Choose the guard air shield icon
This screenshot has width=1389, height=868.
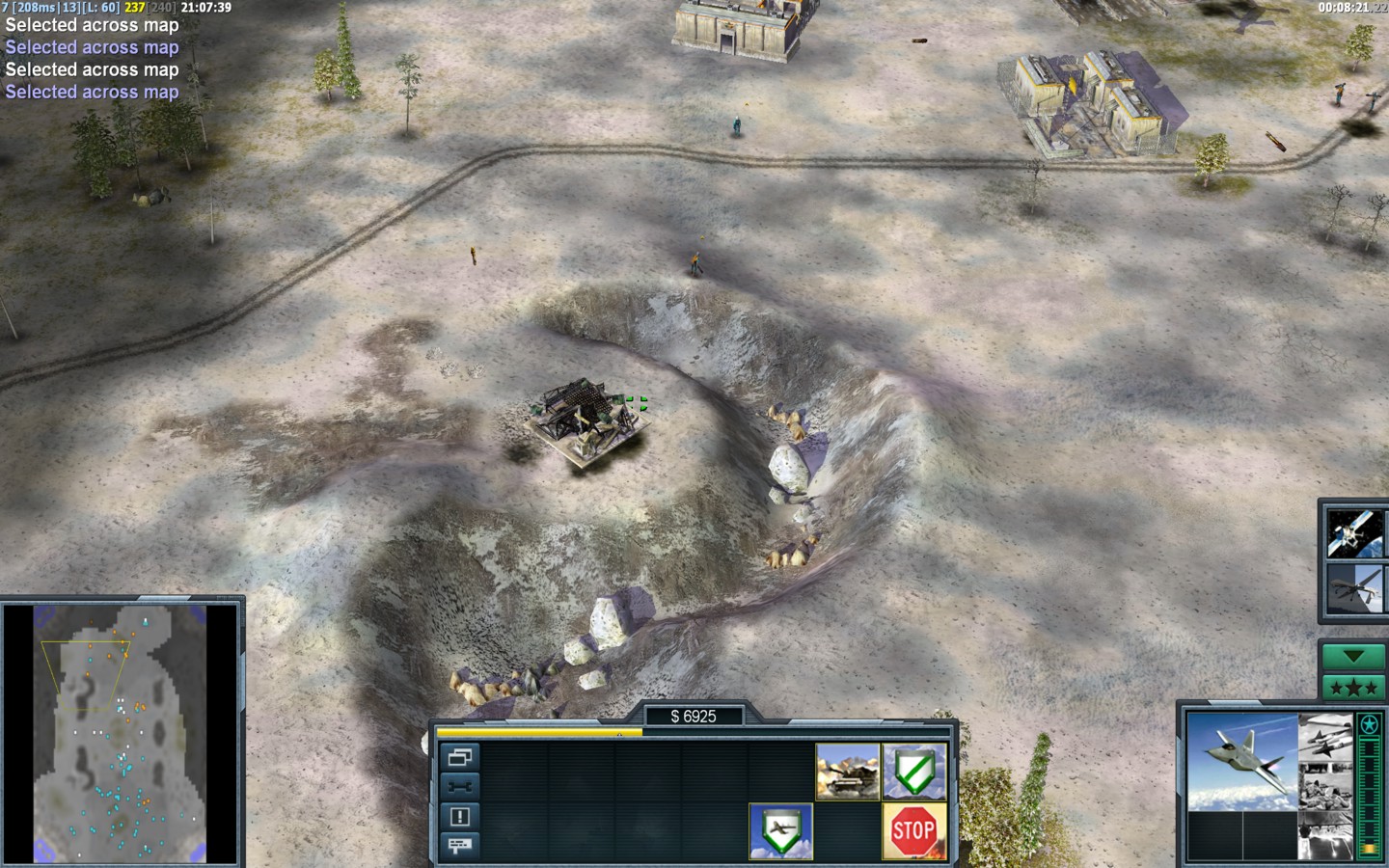coord(781,830)
